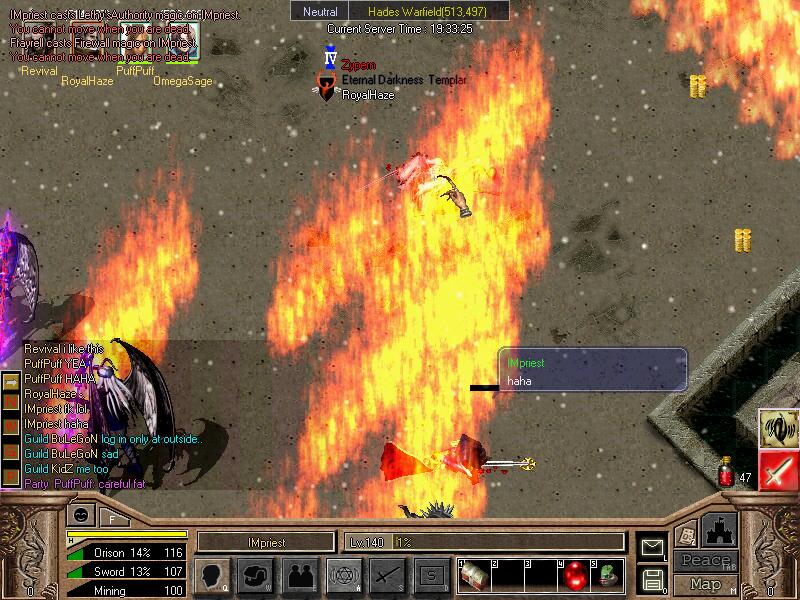
Task: Open the character head silhouette panel
Action: (x=211, y=576)
